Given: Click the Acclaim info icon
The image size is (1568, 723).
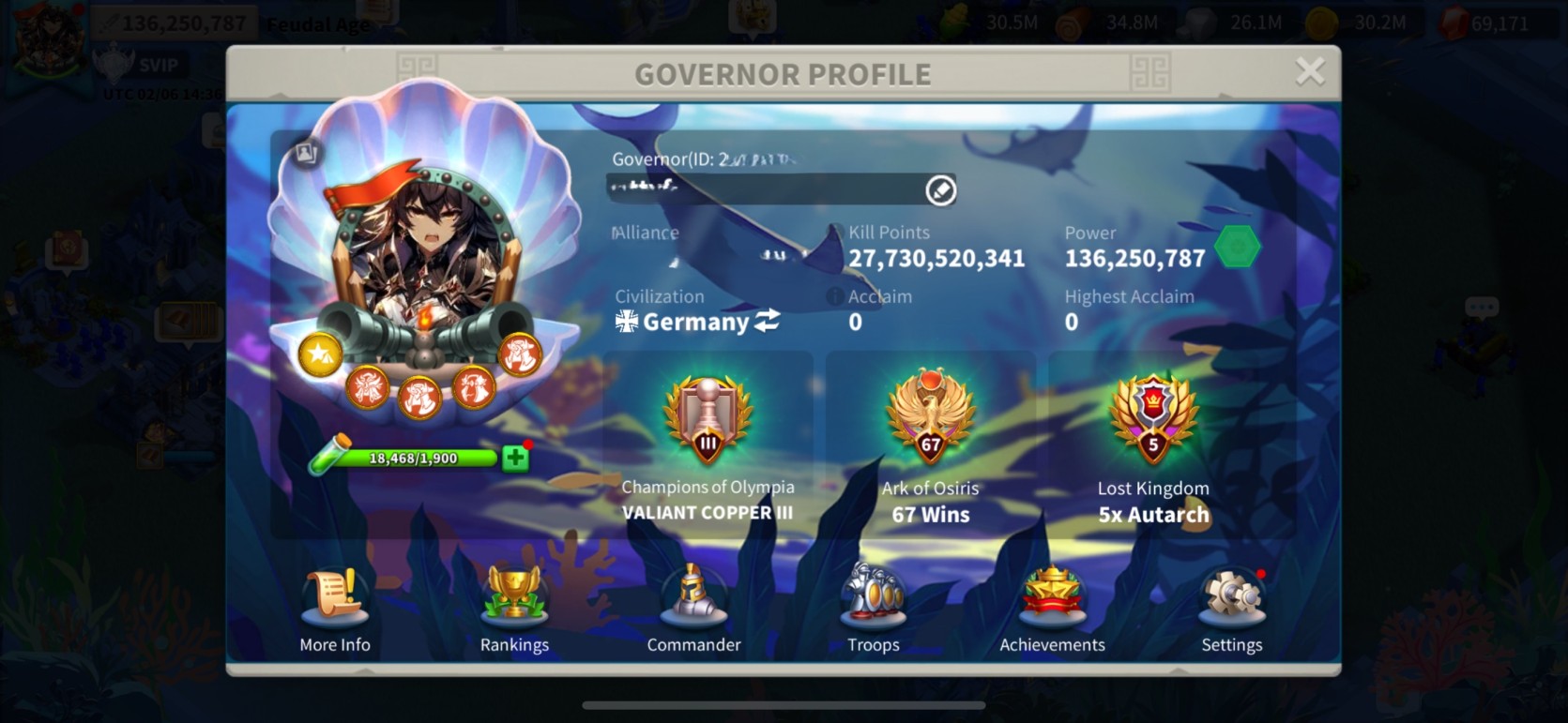Looking at the screenshot, I should (833, 296).
